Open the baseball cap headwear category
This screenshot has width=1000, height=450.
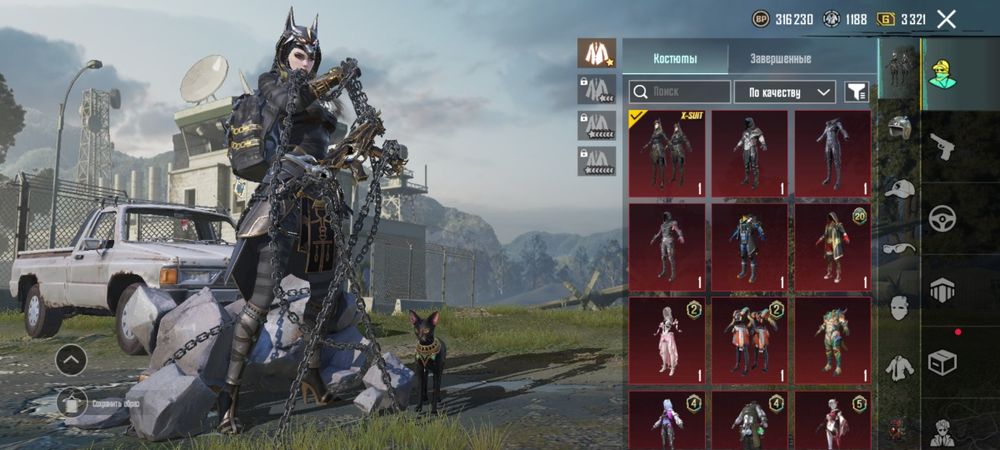(899, 190)
